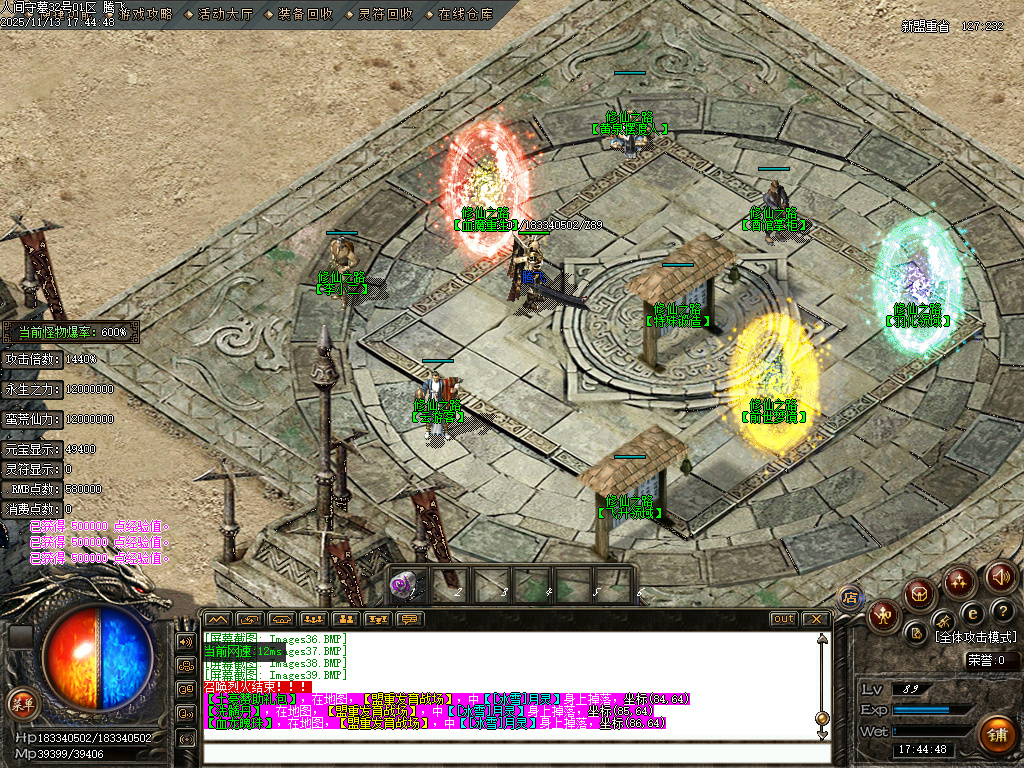Click the chat panel 'out' button
1024x768 pixels.
tap(784, 619)
